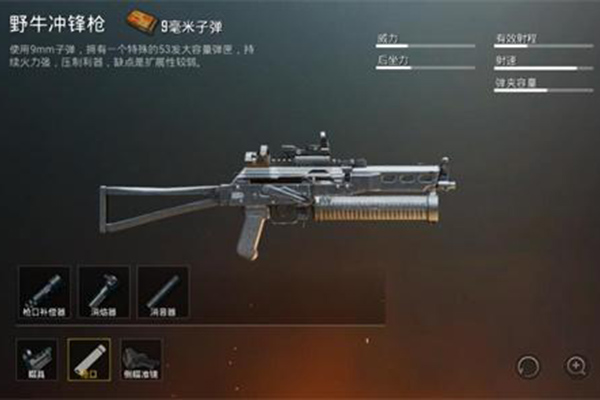
Task: Zoom in with the magnifier button
Action: 577,365
